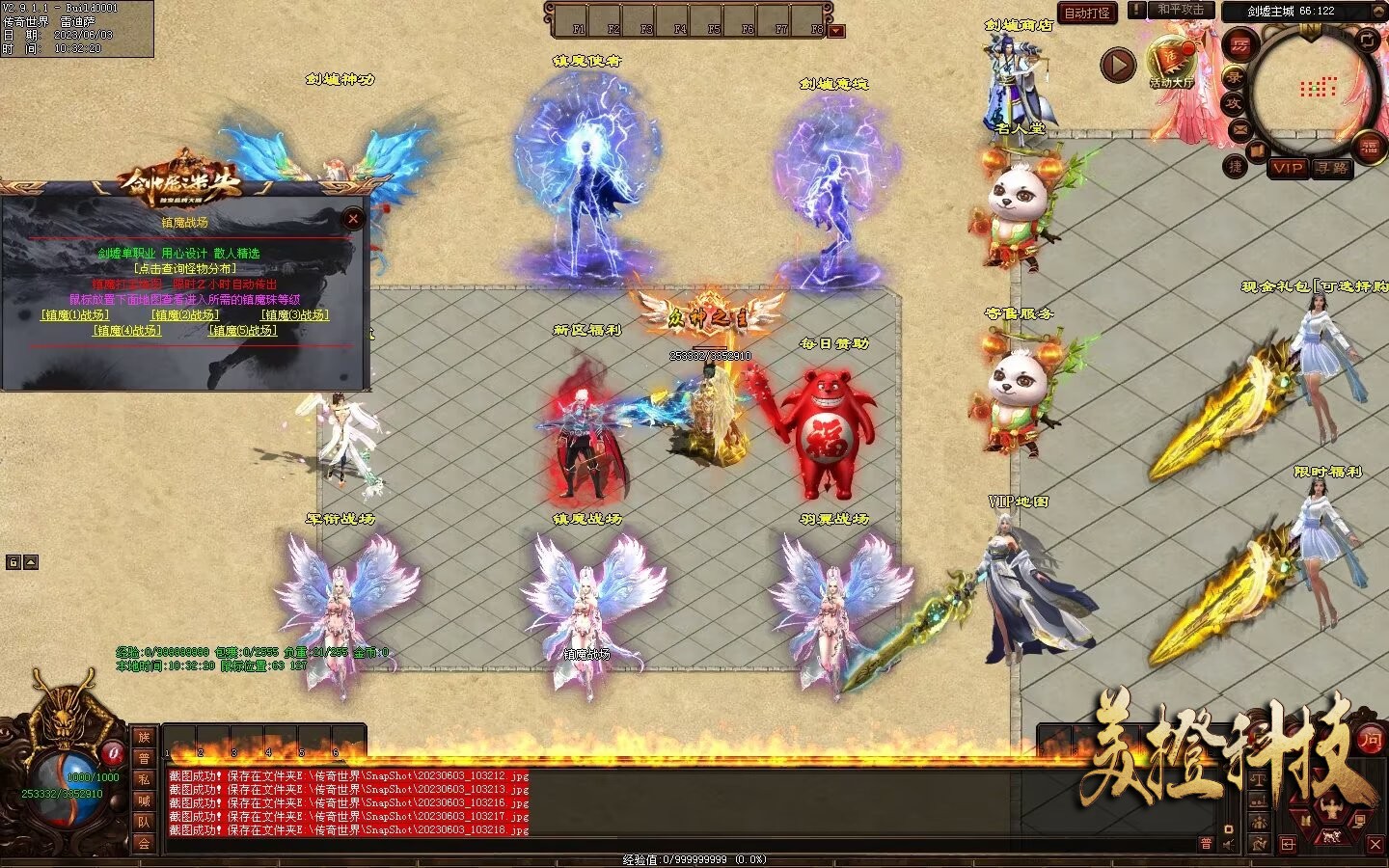Select the 私 private chat channel
The height and width of the screenshot is (868, 1389).
point(144,779)
